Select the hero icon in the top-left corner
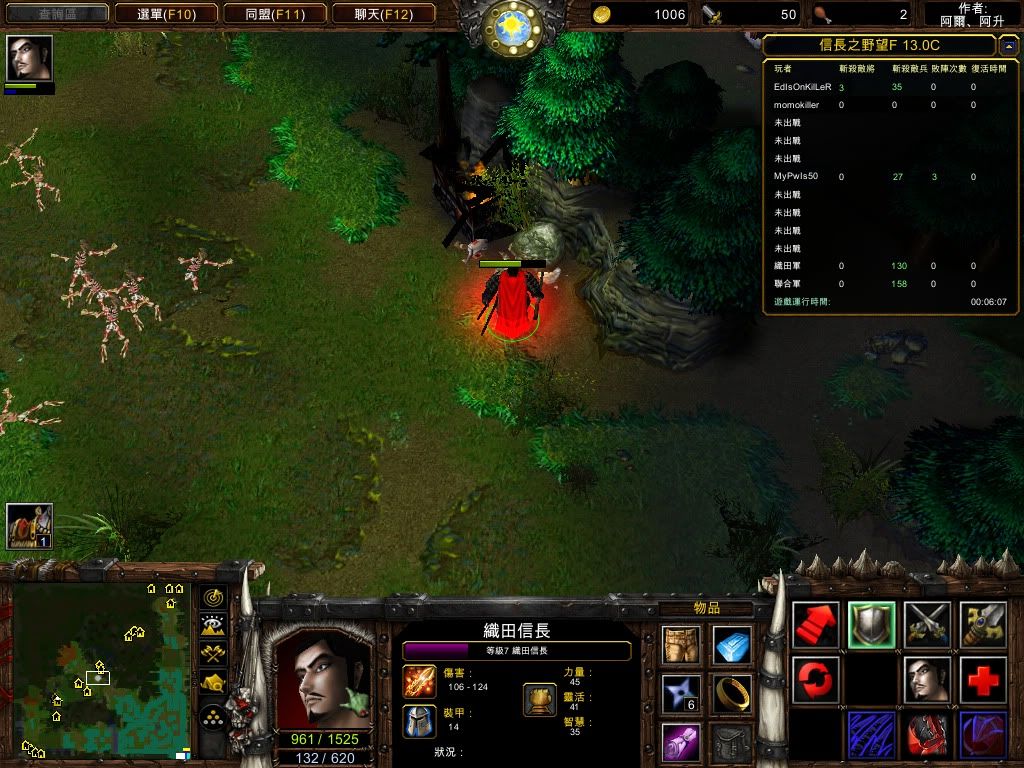Image resolution: width=1024 pixels, height=768 pixels. pyautogui.click(x=29, y=59)
